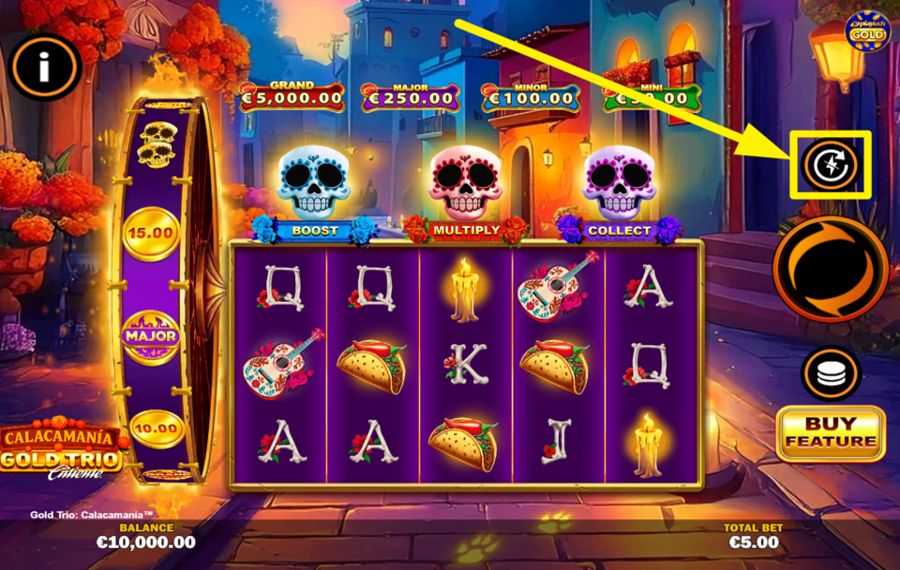The width and height of the screenshot is (900, 570).
Task: Open the coin stack bet settings
Action: pos(831,373)
